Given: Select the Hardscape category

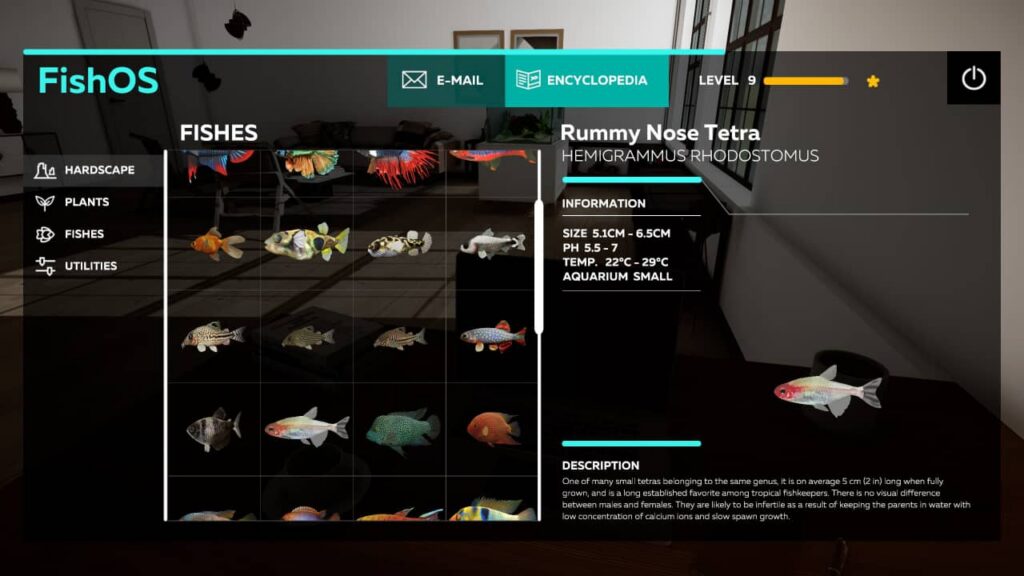Looking at the screenshot, I should (x=98, y=170).
